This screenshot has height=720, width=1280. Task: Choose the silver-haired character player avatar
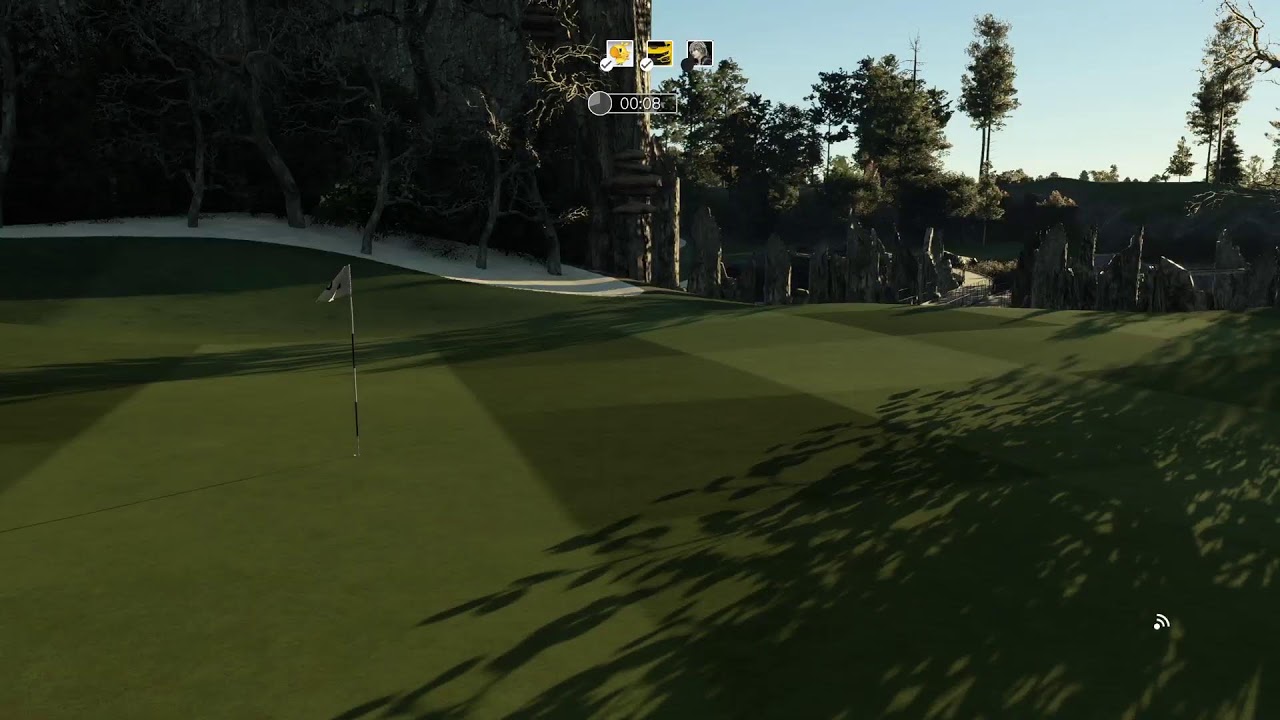pos(700,53)
